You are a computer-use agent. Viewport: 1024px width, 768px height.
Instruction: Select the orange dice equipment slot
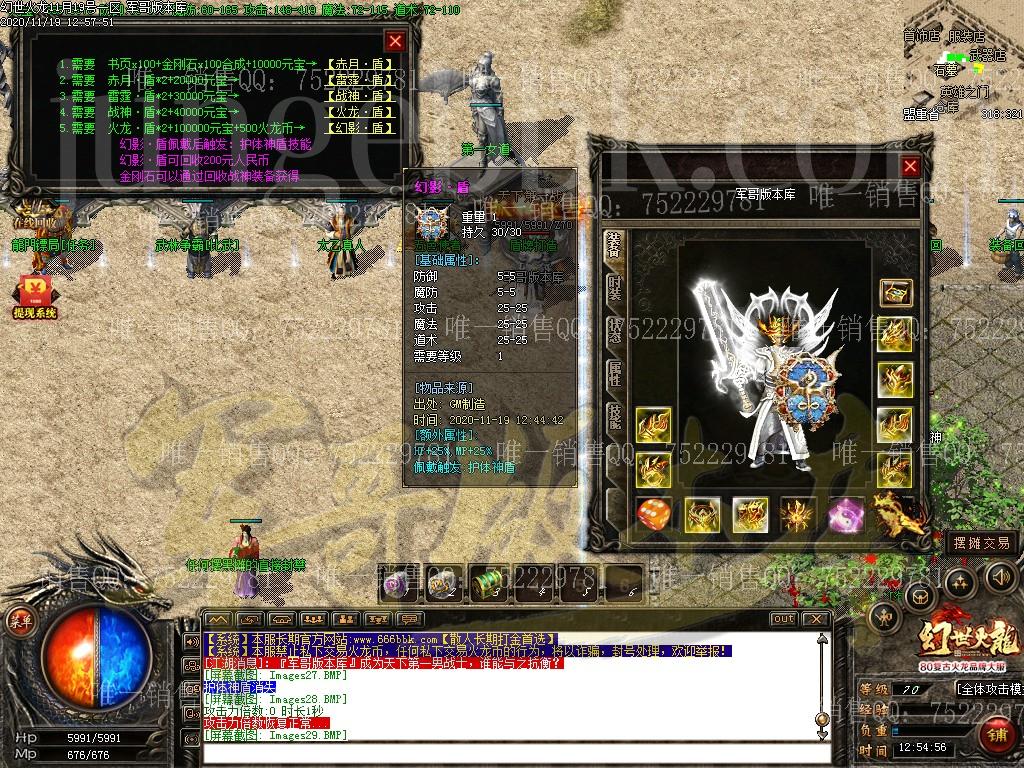point(655,515)
